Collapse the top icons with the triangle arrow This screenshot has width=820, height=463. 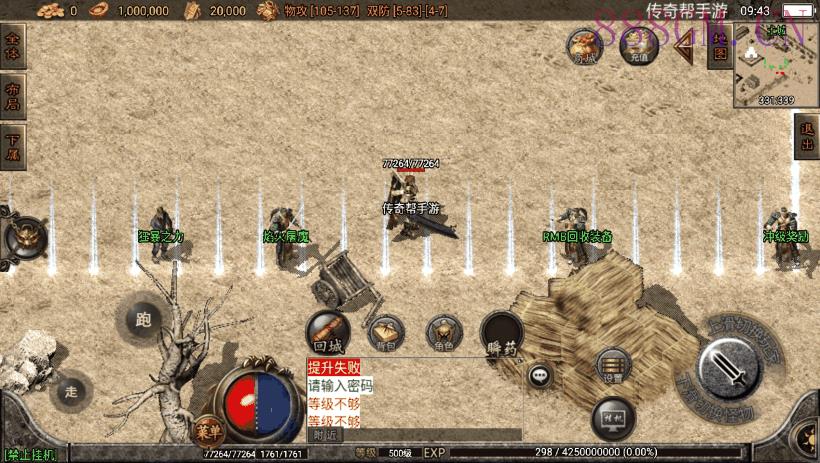pyautogui.click(x=684, y=48)
